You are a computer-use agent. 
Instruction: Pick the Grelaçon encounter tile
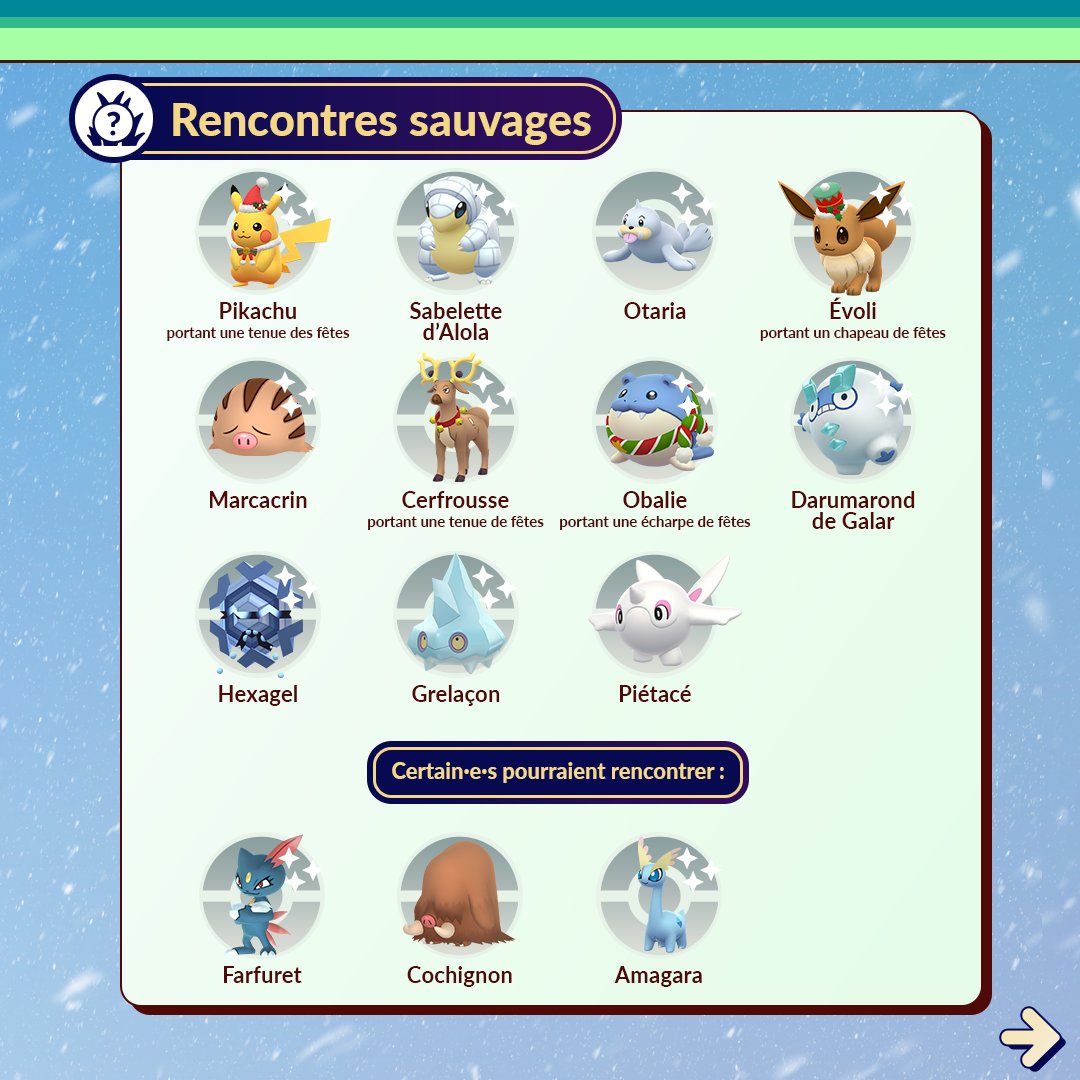pos(456,615)
